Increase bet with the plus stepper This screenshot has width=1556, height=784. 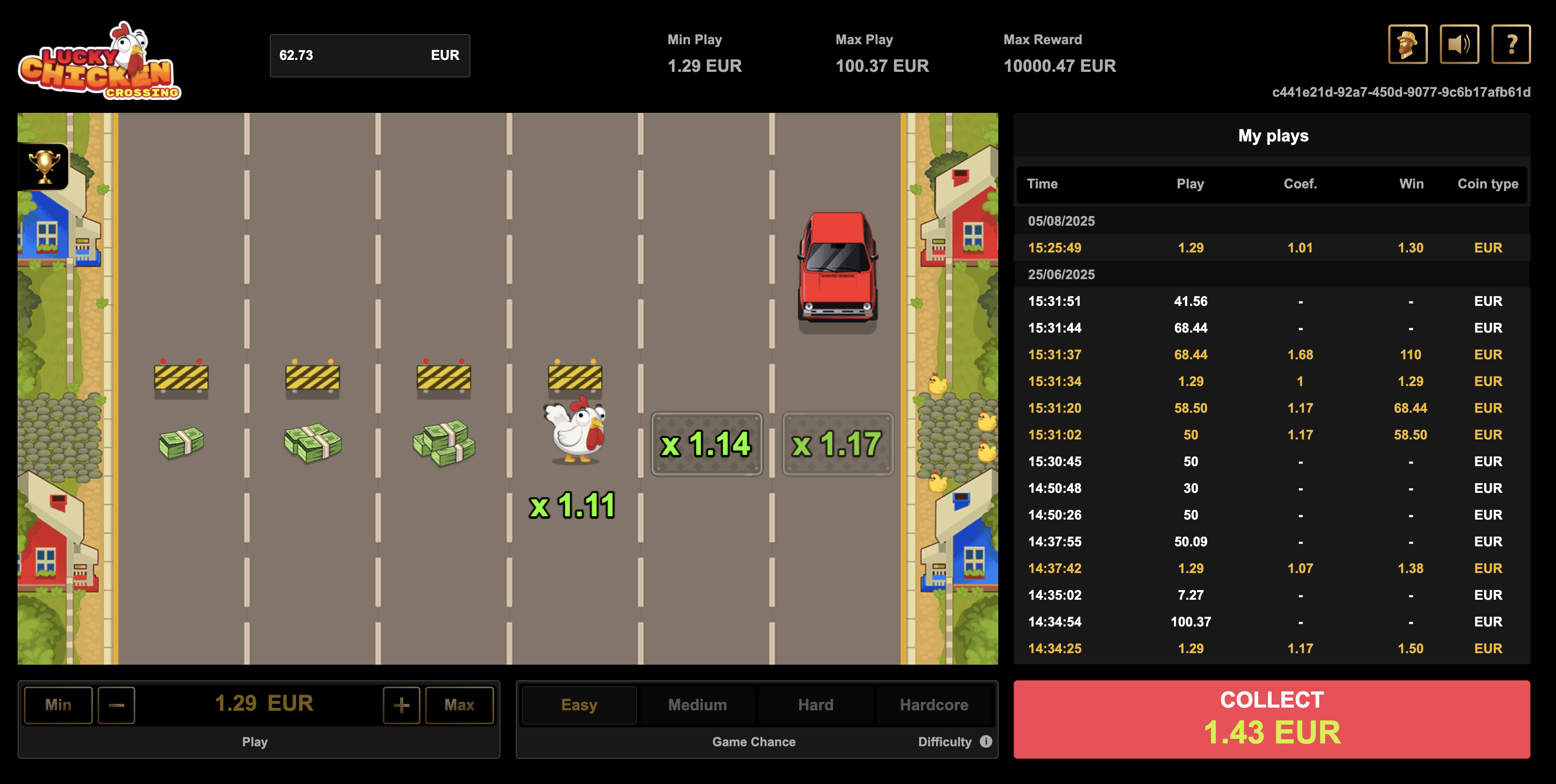point(401,704)
